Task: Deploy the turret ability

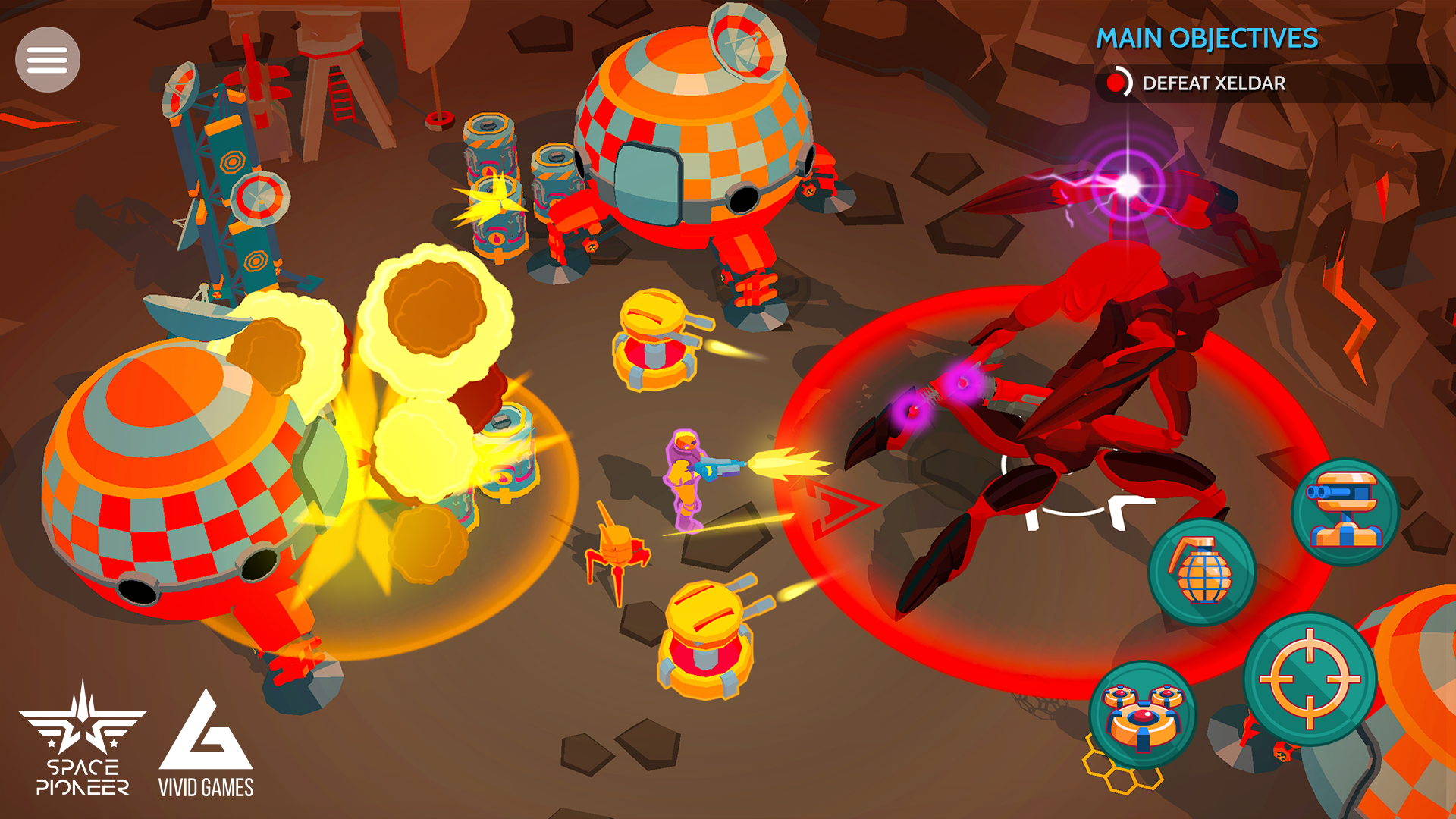Action: click(1345, 513)
